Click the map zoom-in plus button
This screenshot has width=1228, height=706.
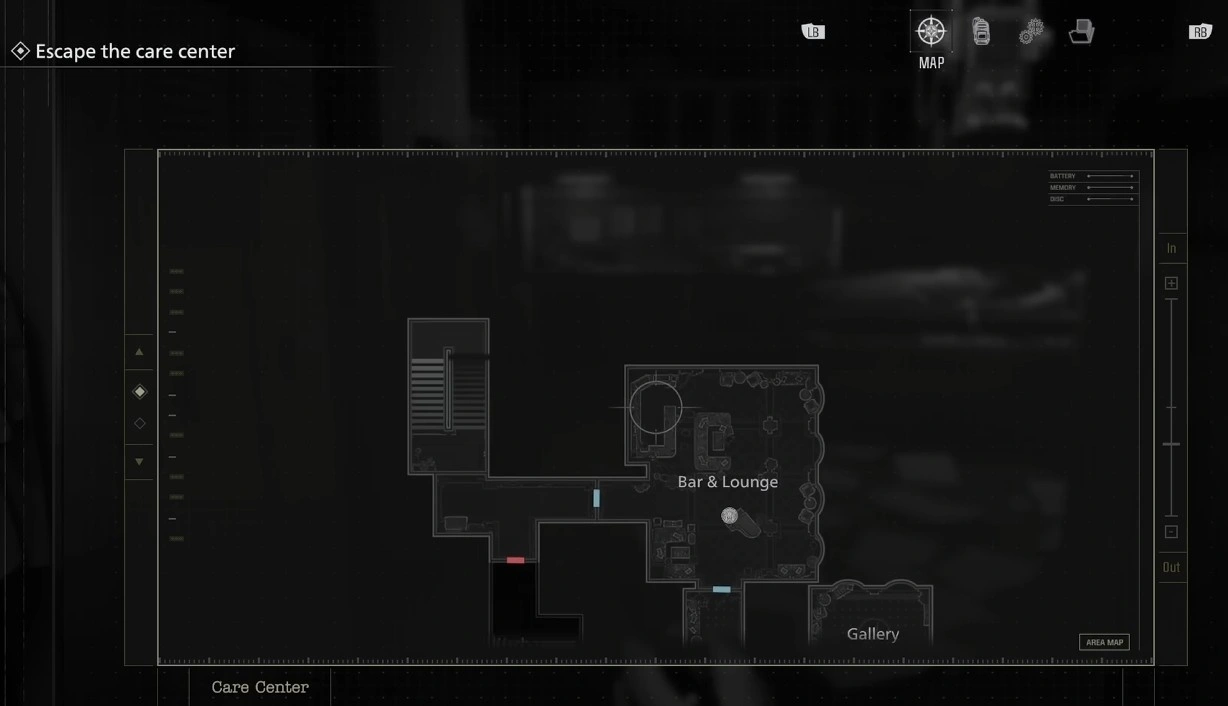point(1171,283)
